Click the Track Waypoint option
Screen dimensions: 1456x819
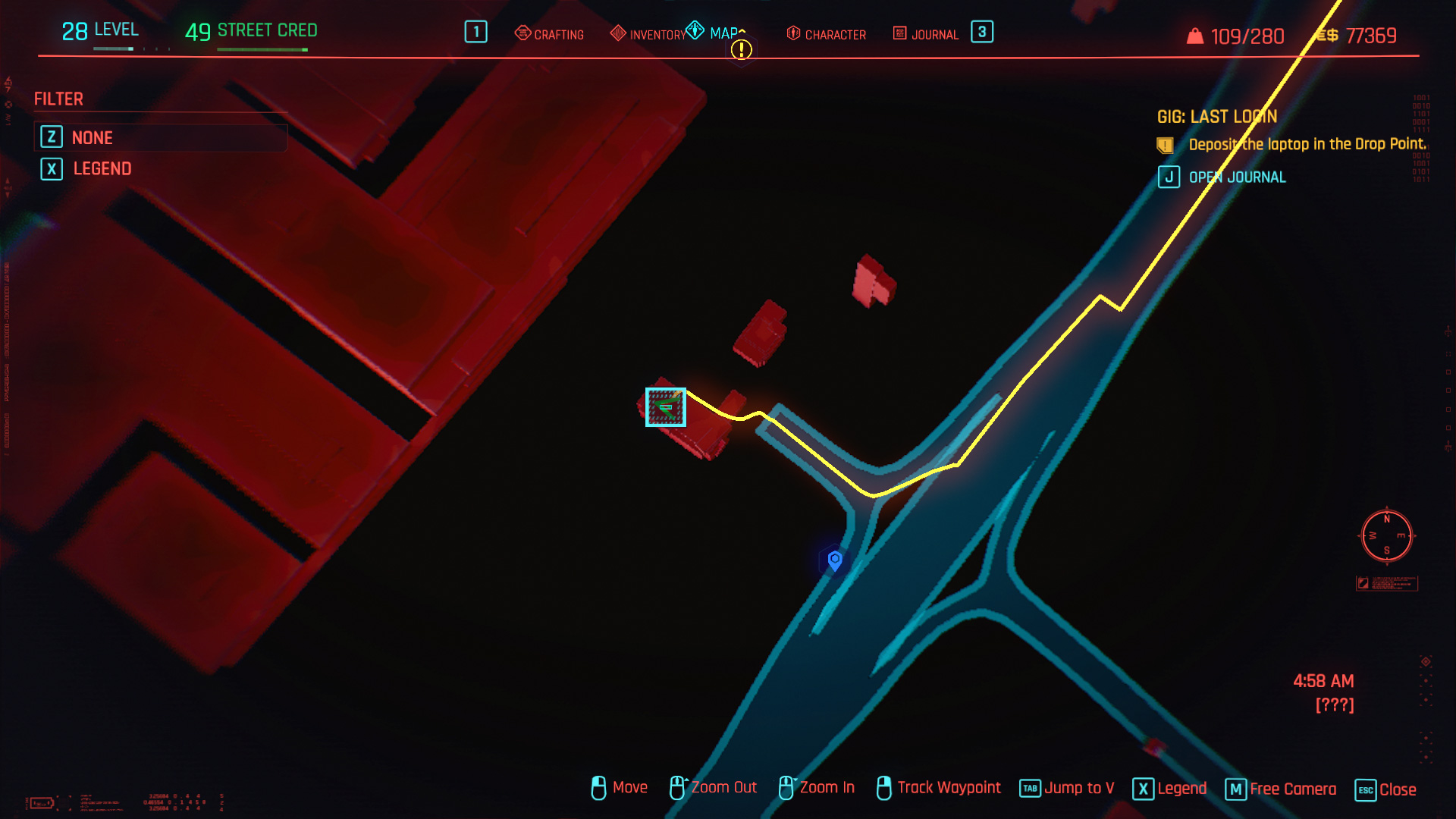[939, 788]
